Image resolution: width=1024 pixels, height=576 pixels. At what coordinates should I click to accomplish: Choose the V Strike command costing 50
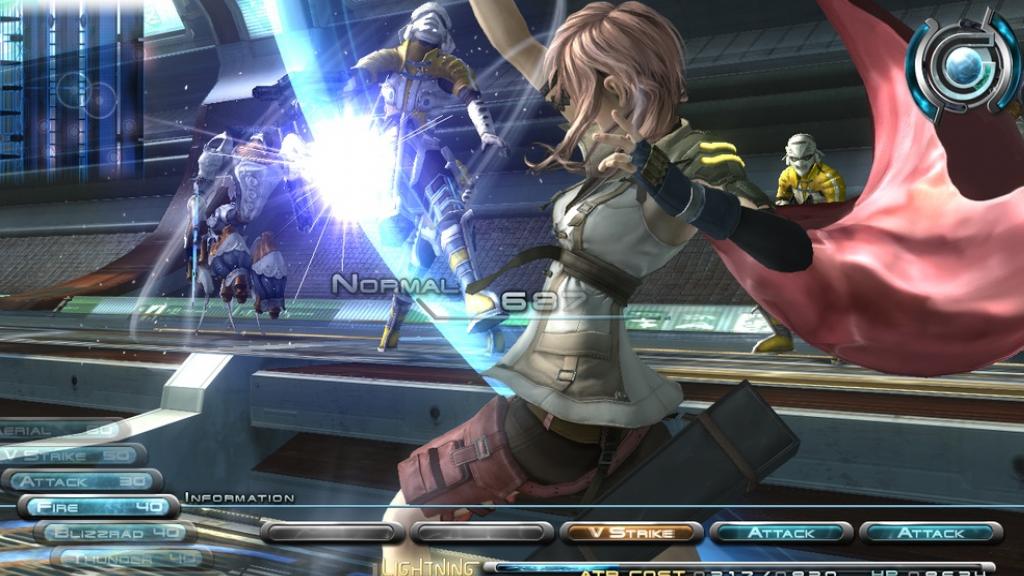tap(70, 455)
